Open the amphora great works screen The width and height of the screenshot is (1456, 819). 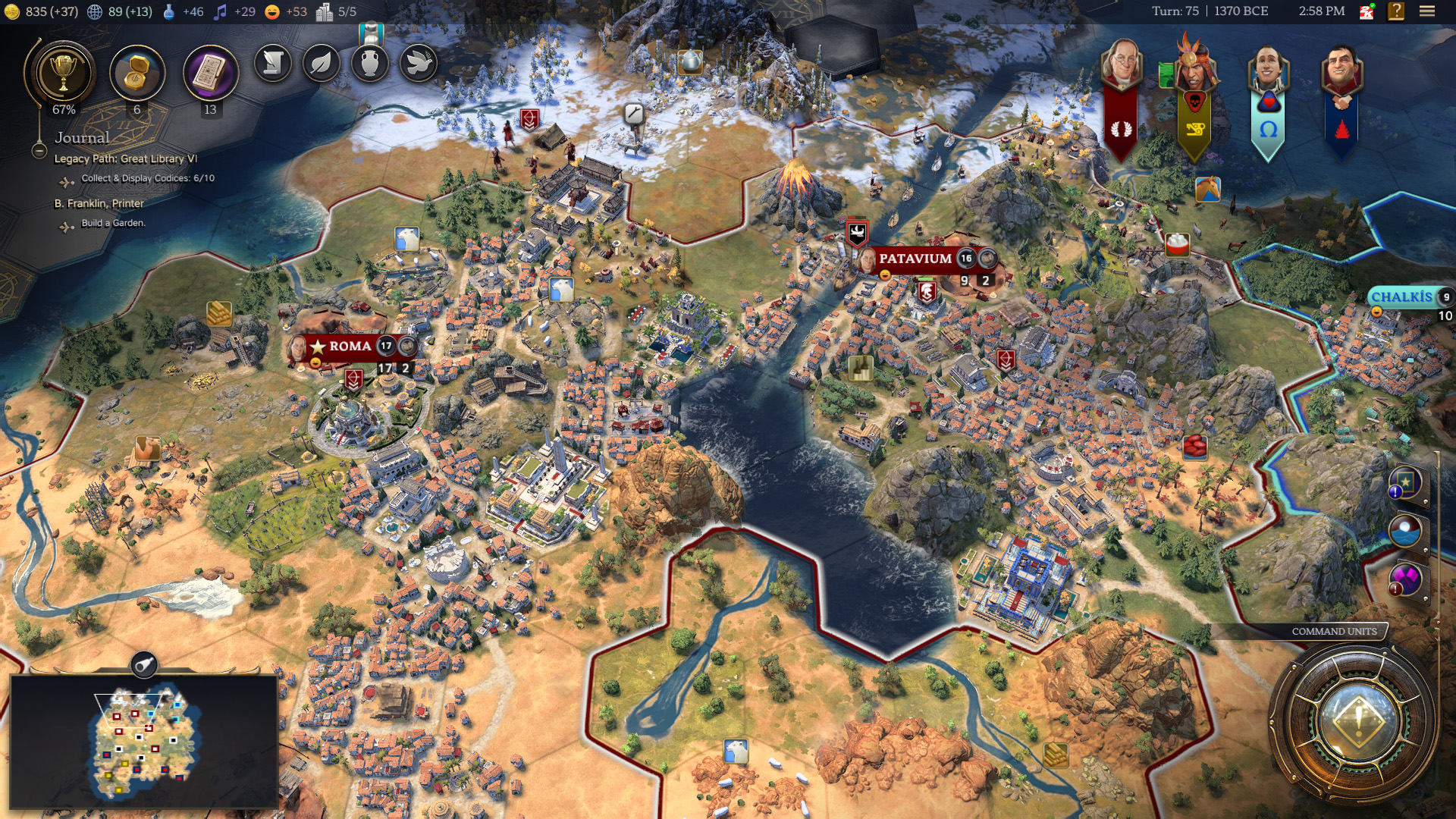[370, 63]
